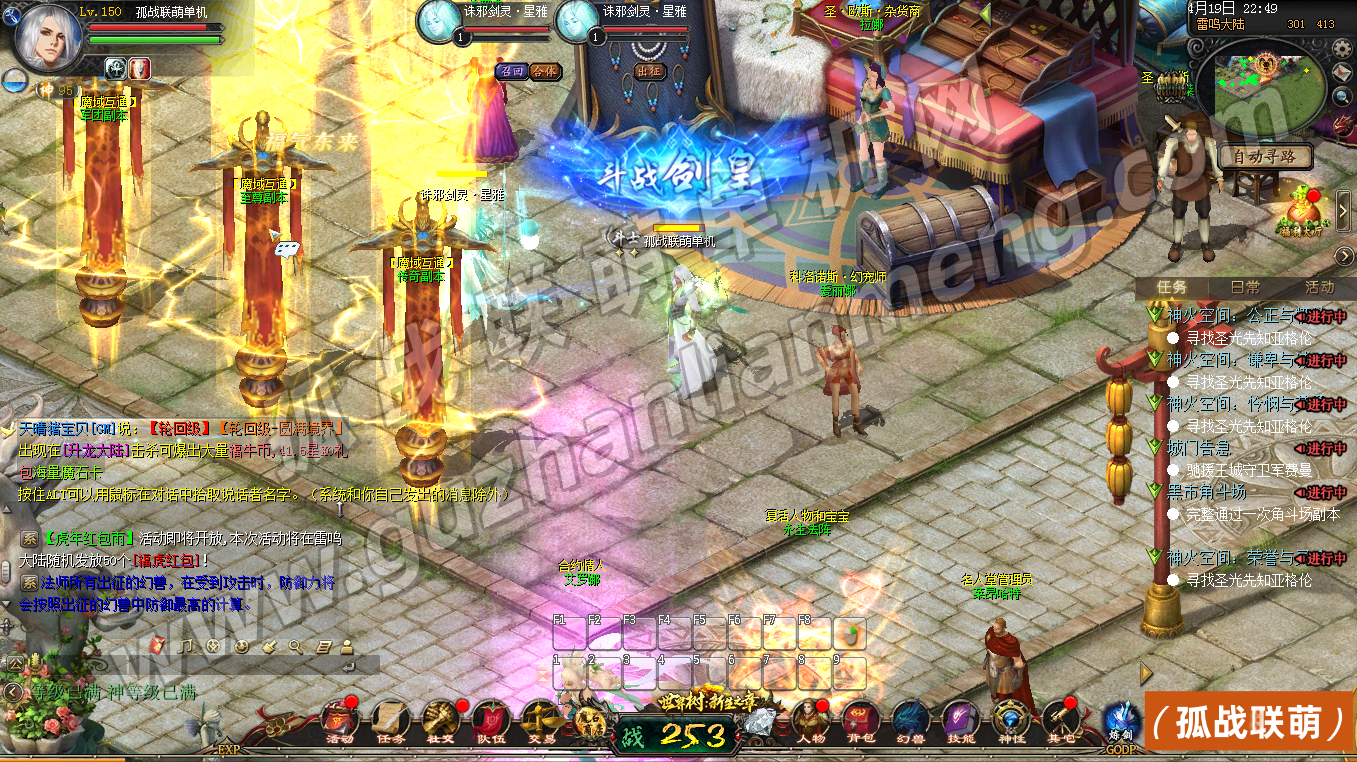
Task: Open the settings gear beside the minimap
Action: (1342, 49)
